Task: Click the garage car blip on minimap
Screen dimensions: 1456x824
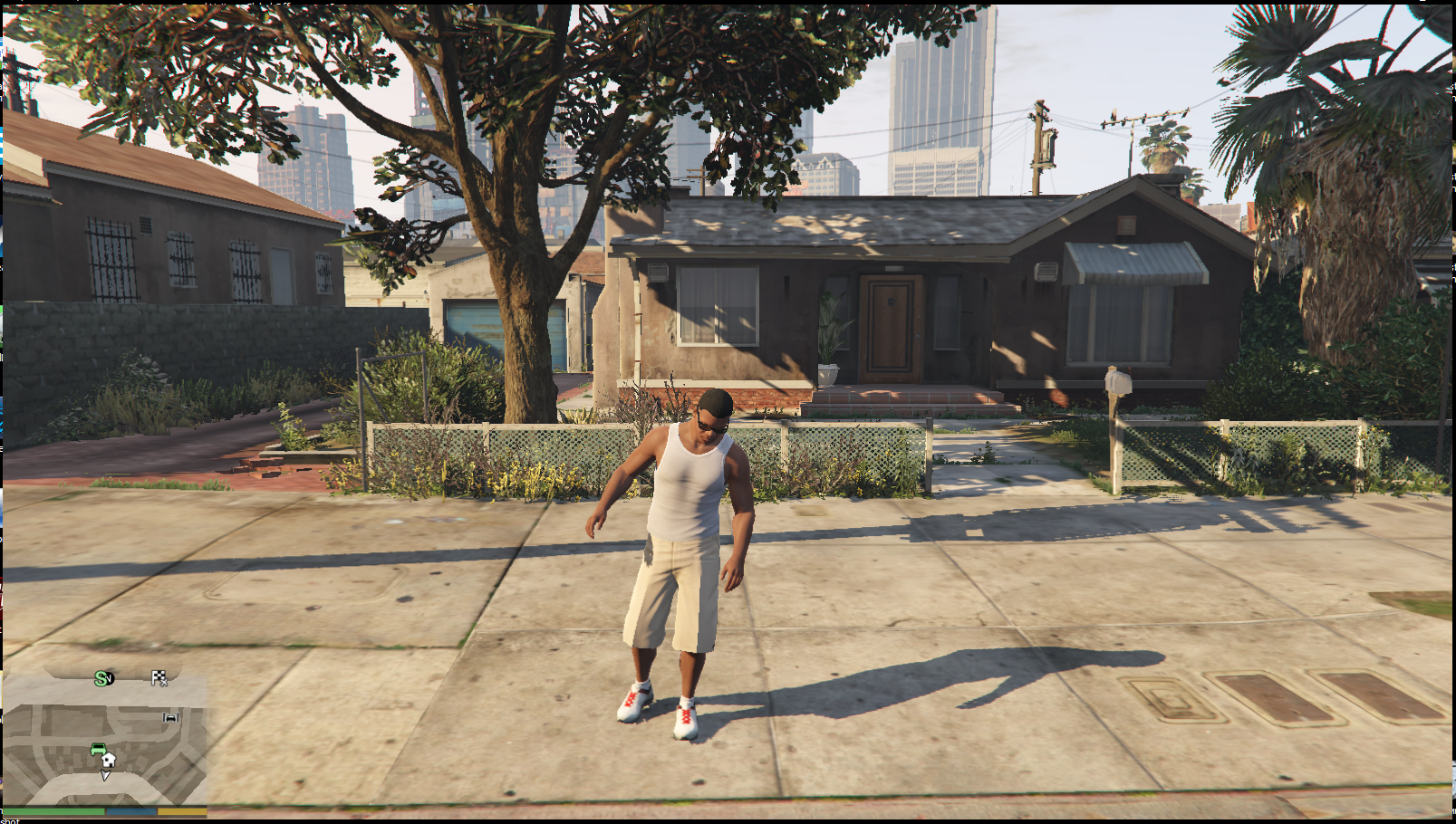Action: click(x=170, y=717)
